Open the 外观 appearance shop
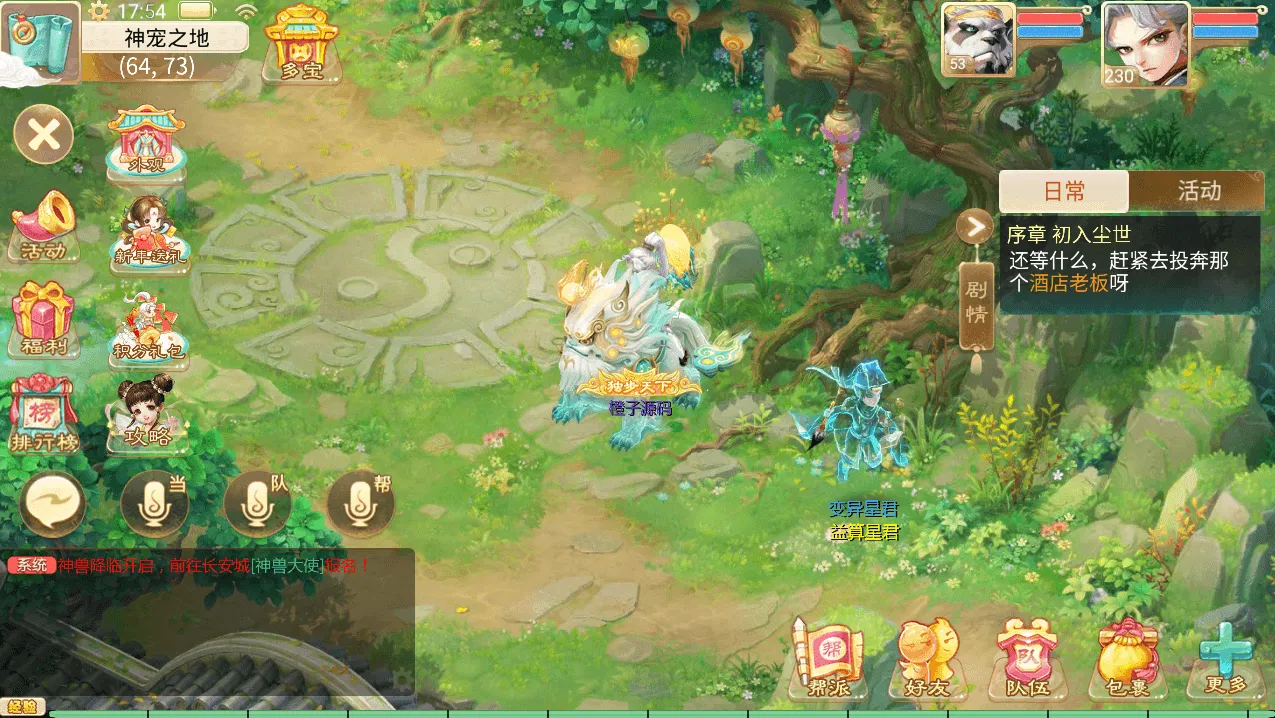This screenshot has height=718, width=1275. click(x=147, y=142)
